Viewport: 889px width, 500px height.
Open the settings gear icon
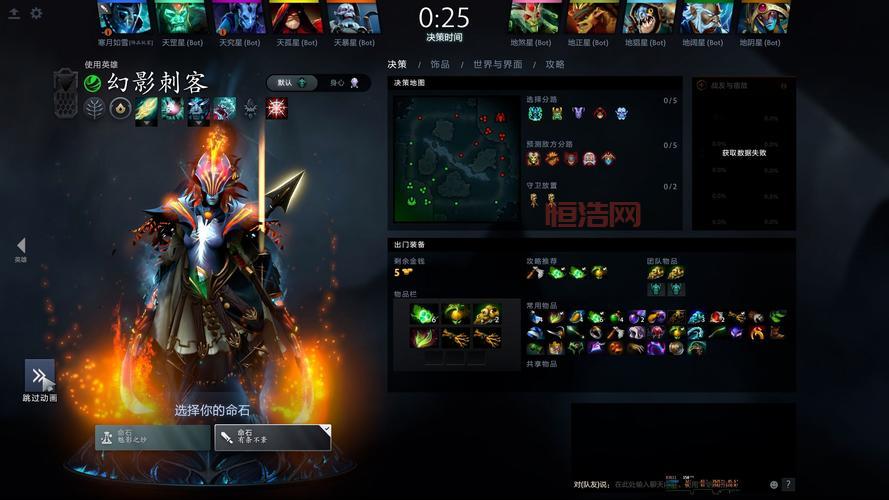point(36,13)
